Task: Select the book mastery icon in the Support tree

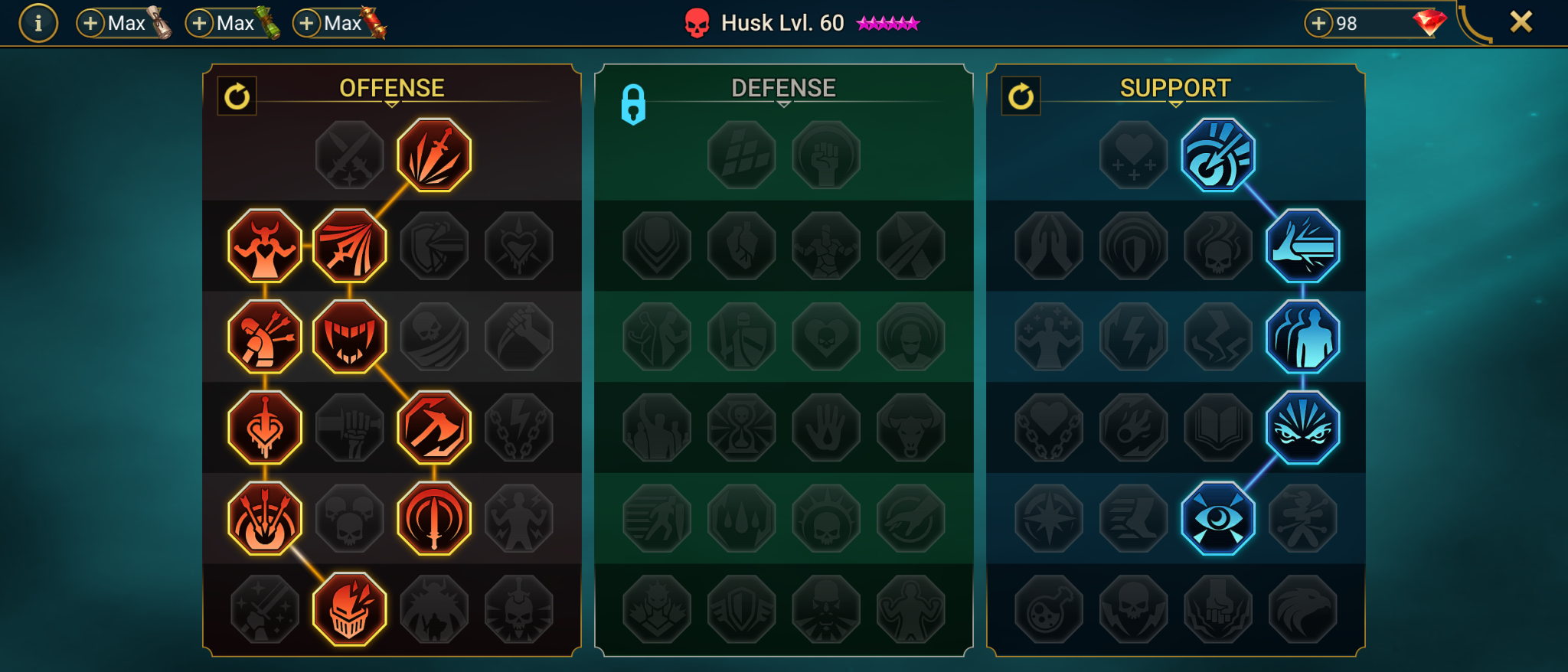Action: (1218, 426)
